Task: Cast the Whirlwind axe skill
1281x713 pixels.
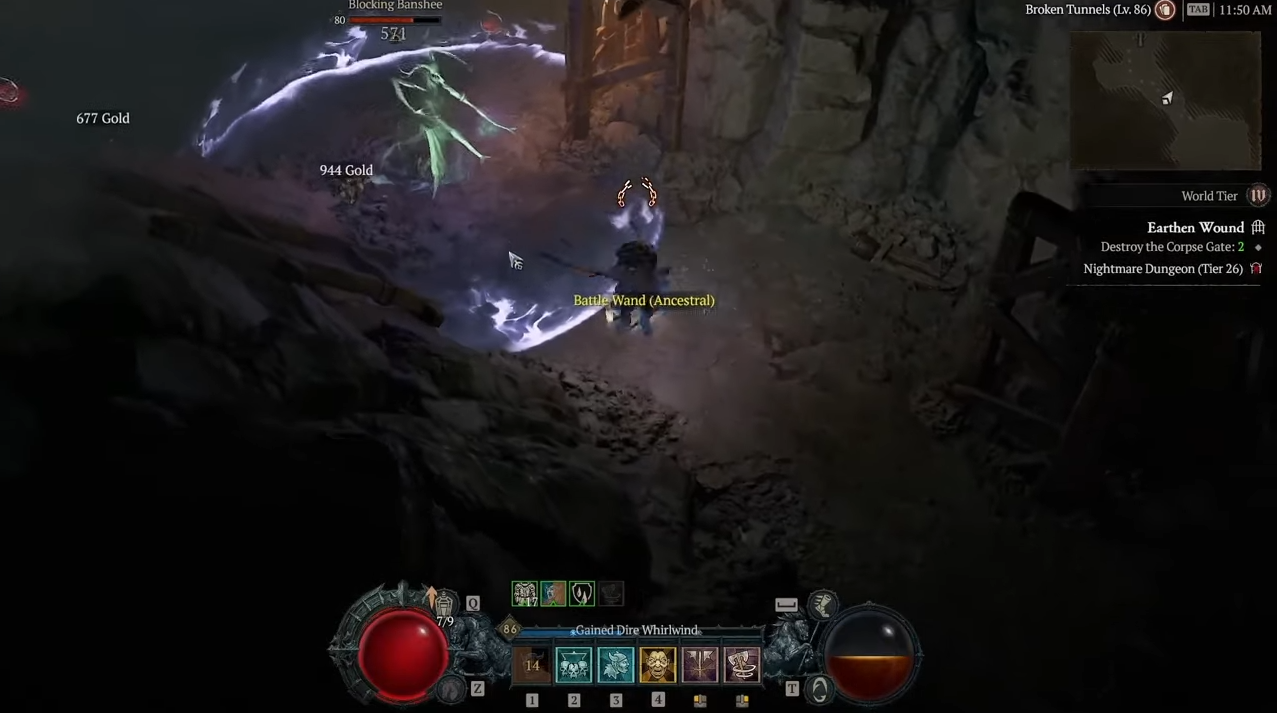Action: (742, 665)
